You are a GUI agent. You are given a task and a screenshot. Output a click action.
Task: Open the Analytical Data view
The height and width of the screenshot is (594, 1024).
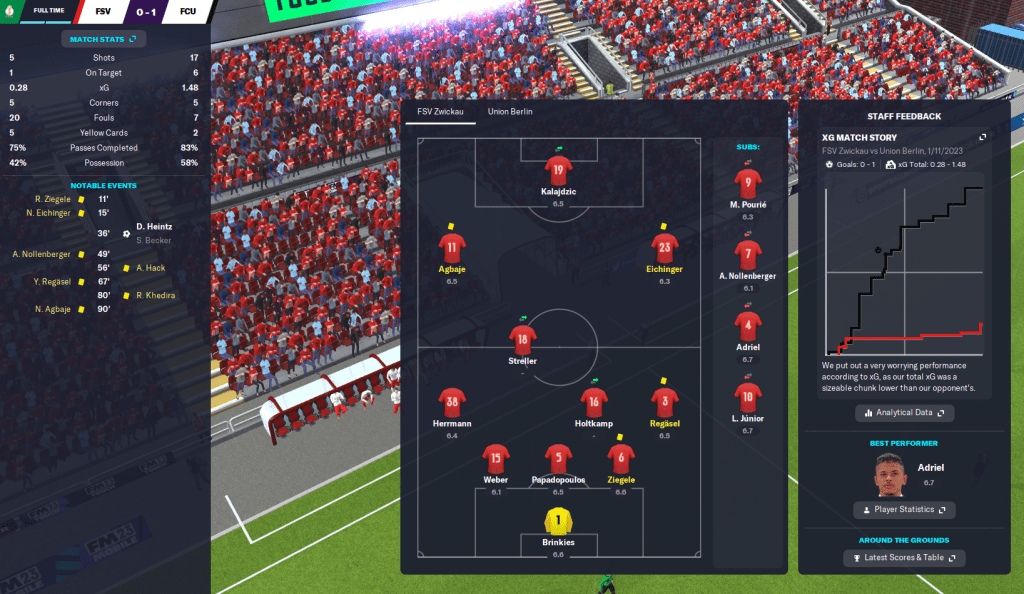904,412
